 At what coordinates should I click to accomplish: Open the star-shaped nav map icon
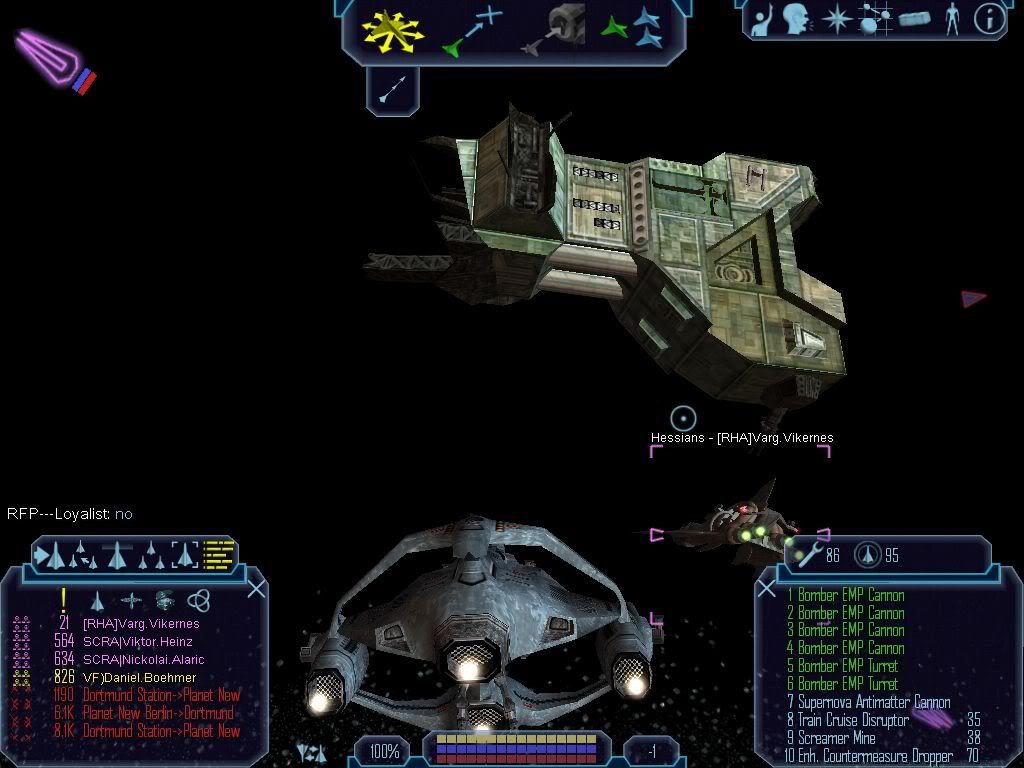tap(835, 19)
